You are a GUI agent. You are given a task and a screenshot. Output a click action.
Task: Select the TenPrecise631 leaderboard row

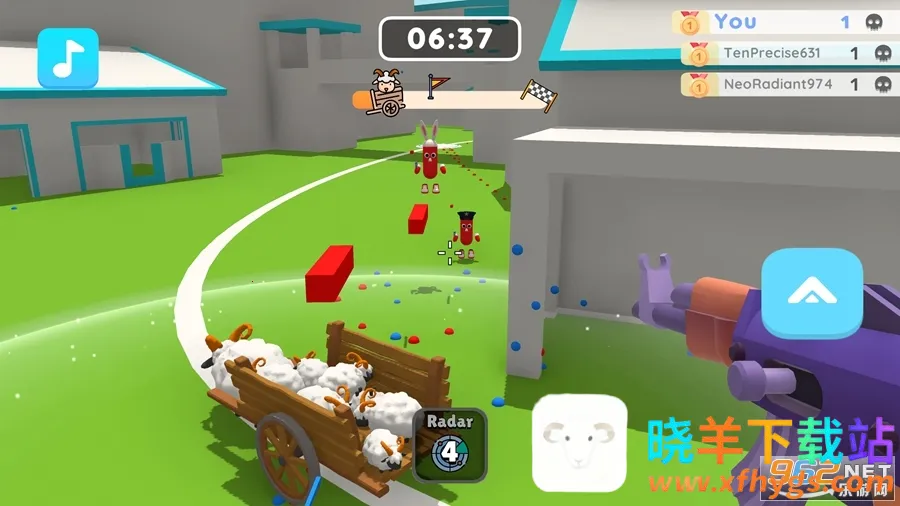787,53
